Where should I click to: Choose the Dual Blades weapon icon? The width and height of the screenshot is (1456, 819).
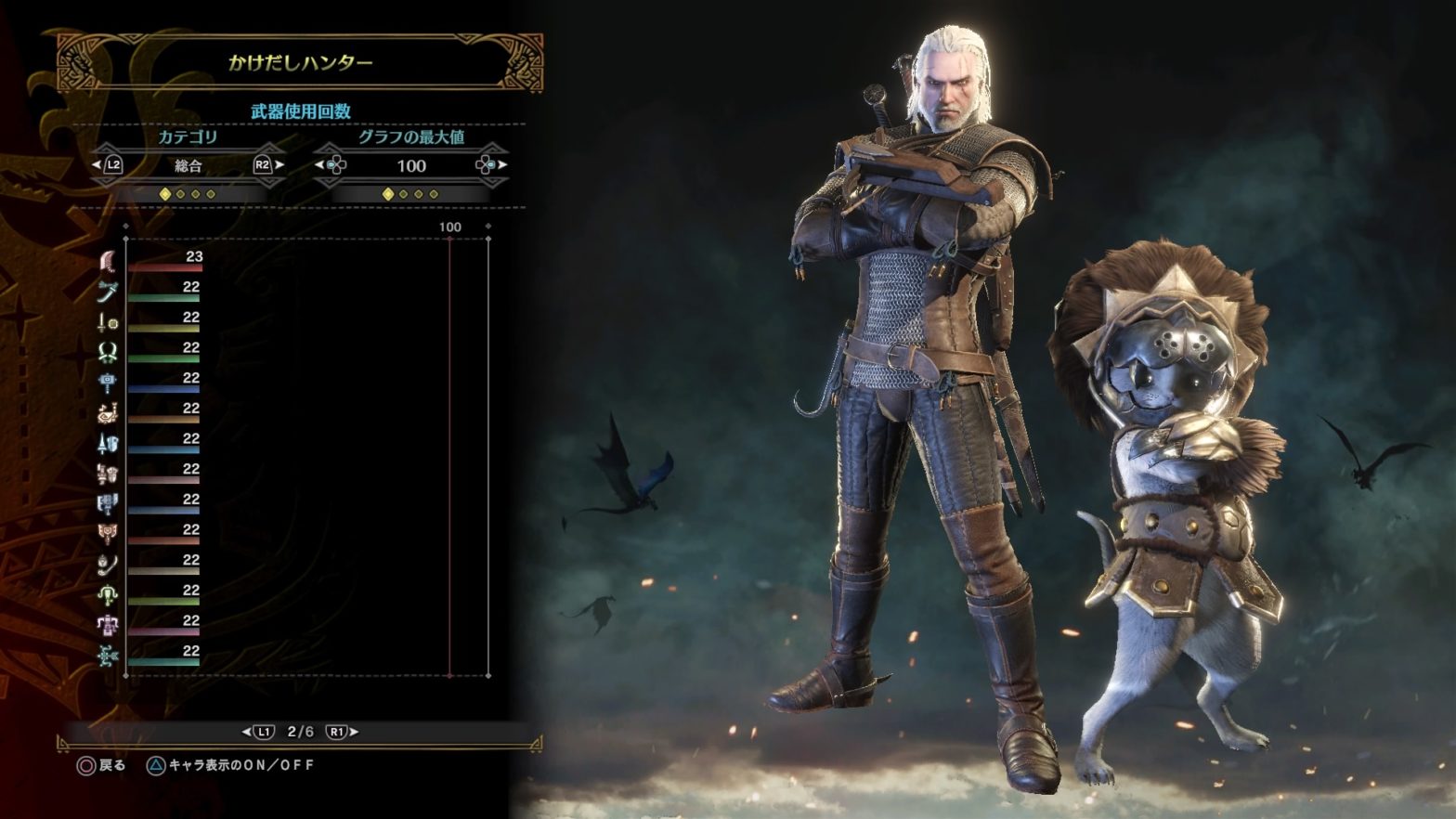[x=108, y=353]
